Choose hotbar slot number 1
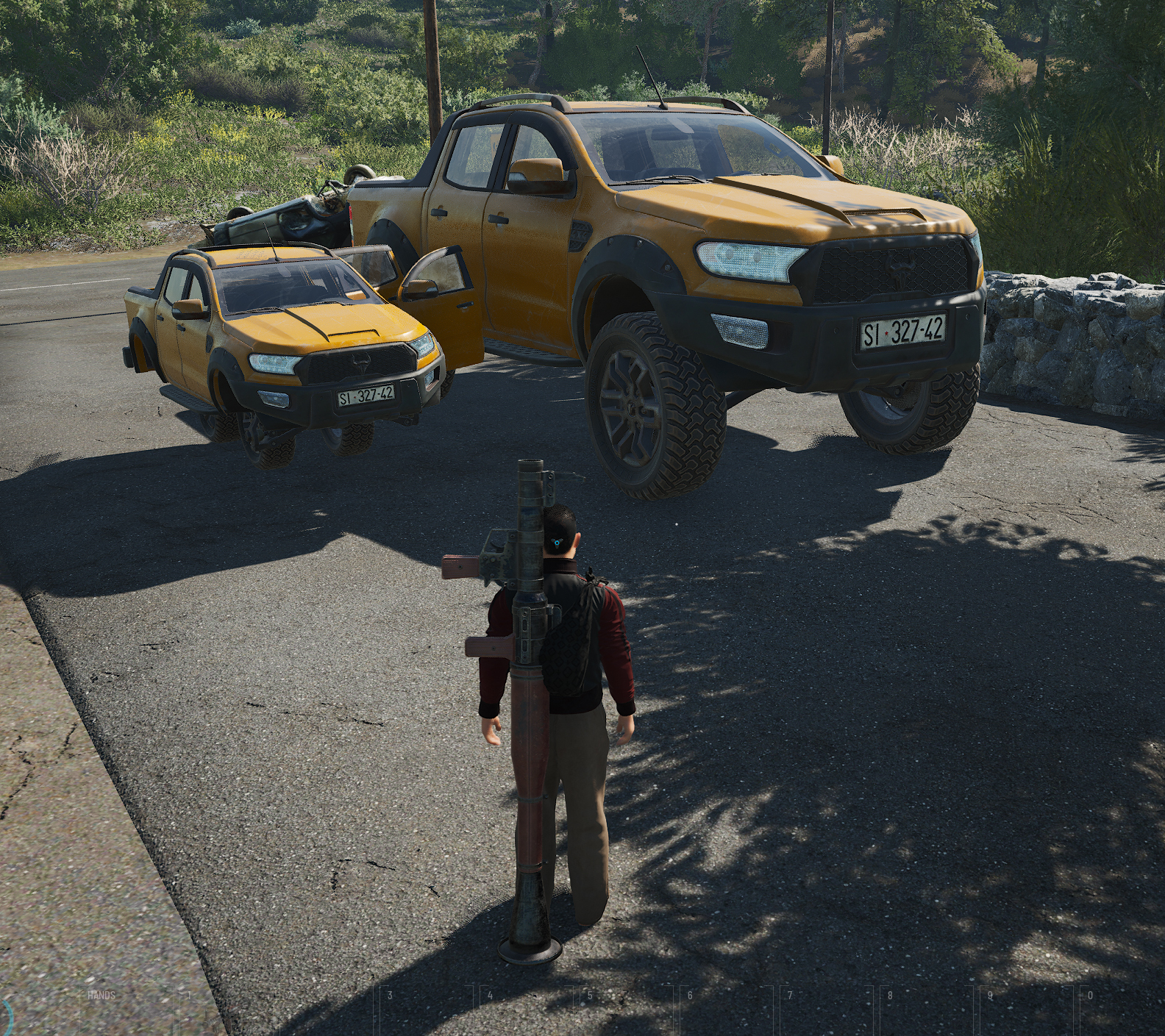 click(224, 1011)
